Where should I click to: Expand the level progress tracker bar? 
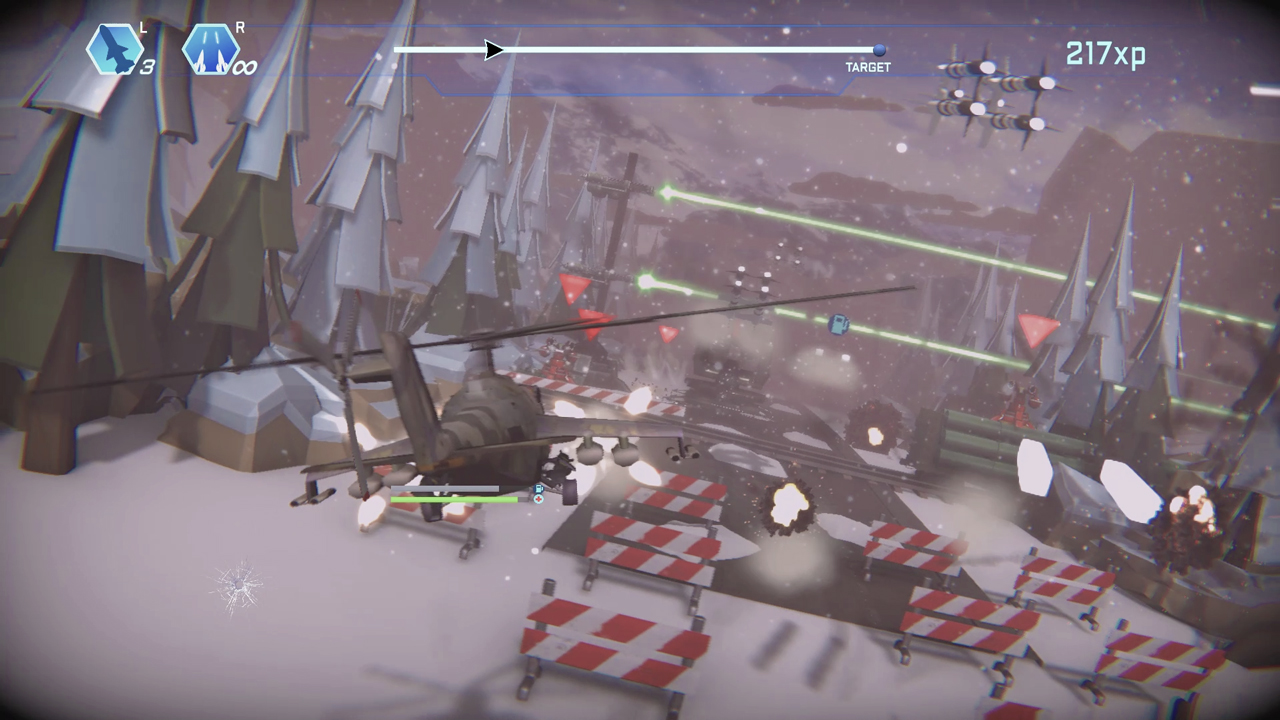[640, 51]
